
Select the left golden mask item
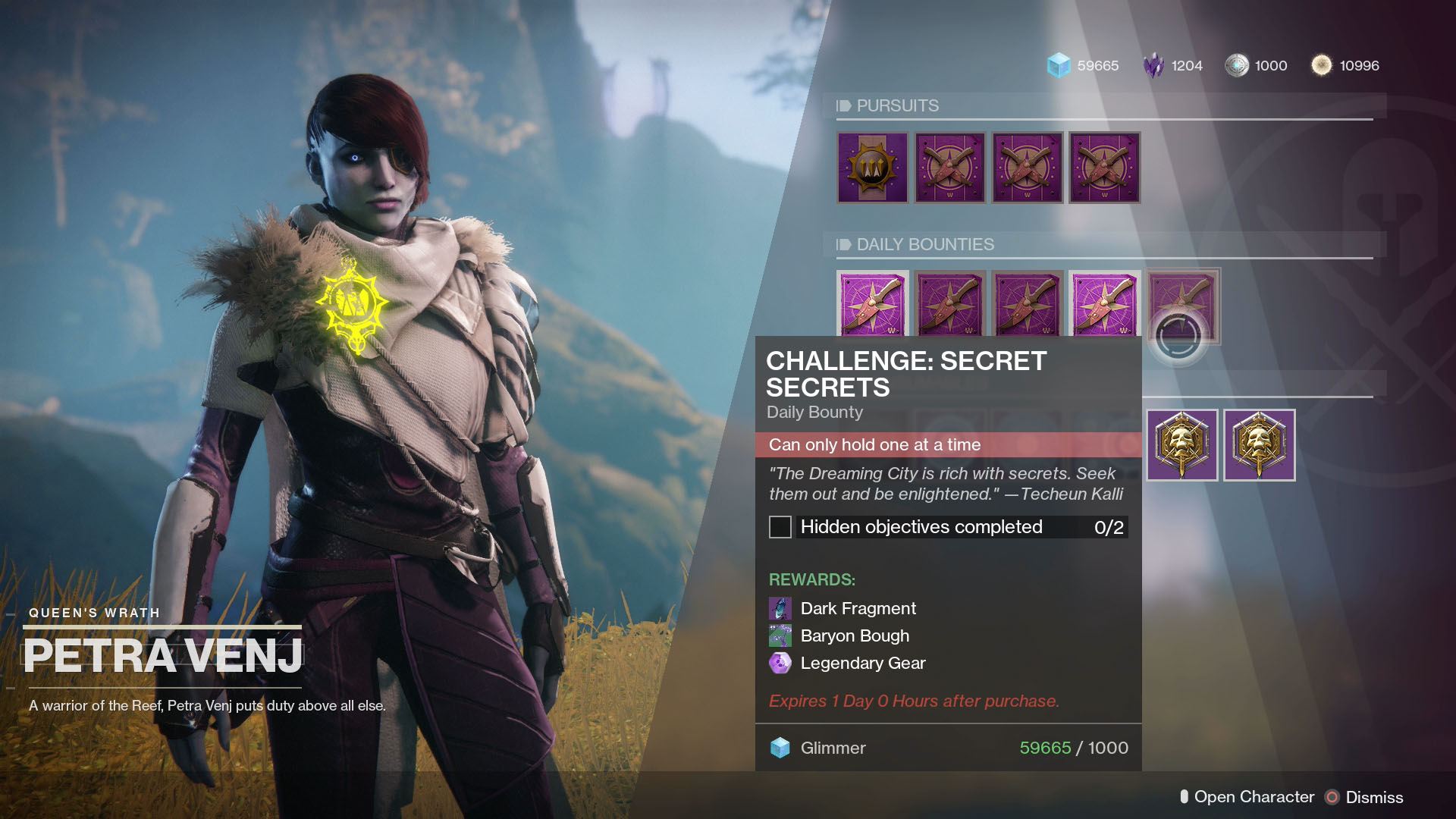[x=1183, y=444]
